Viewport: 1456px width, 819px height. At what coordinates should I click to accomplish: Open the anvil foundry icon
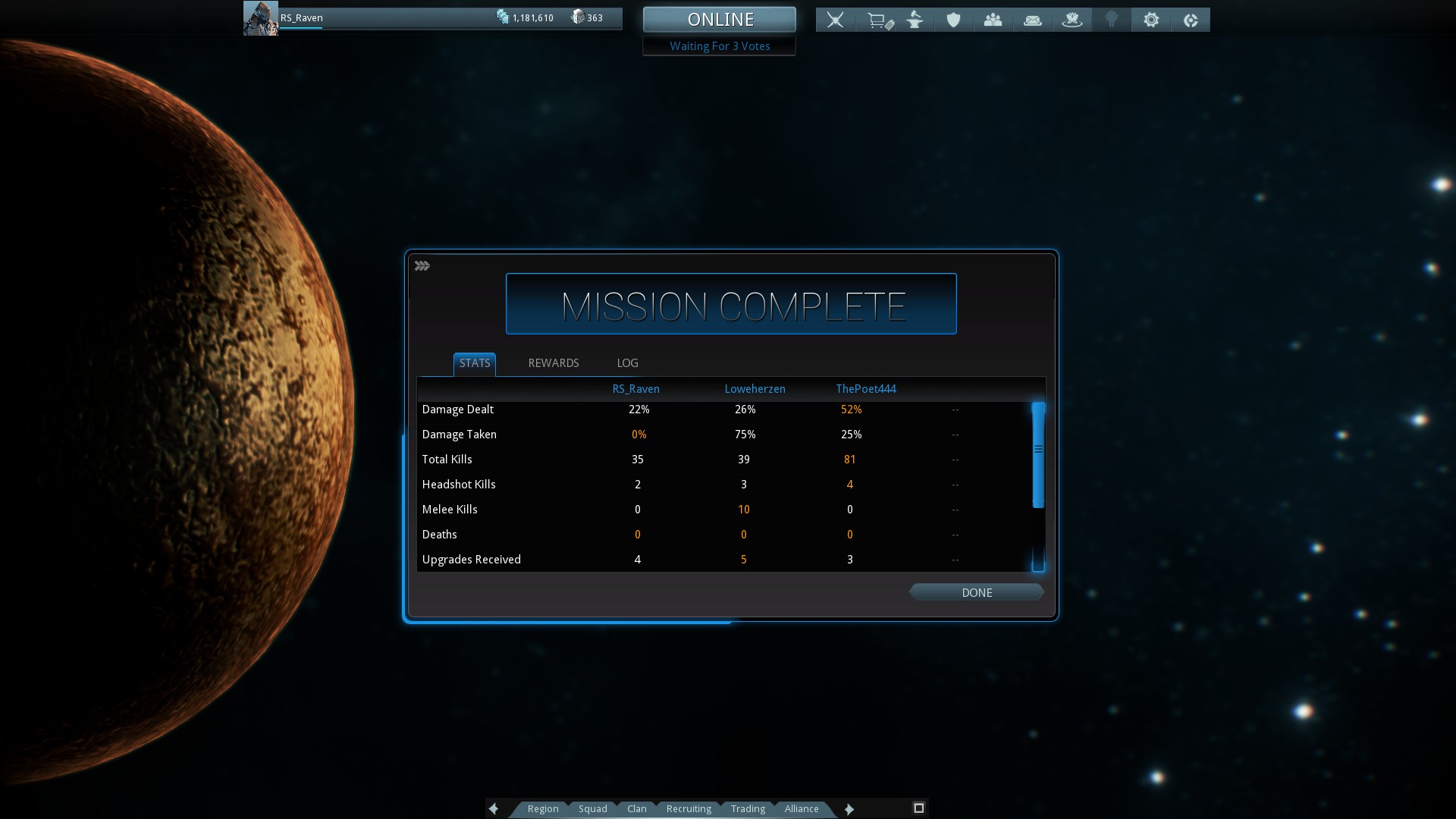click(915, 20)
